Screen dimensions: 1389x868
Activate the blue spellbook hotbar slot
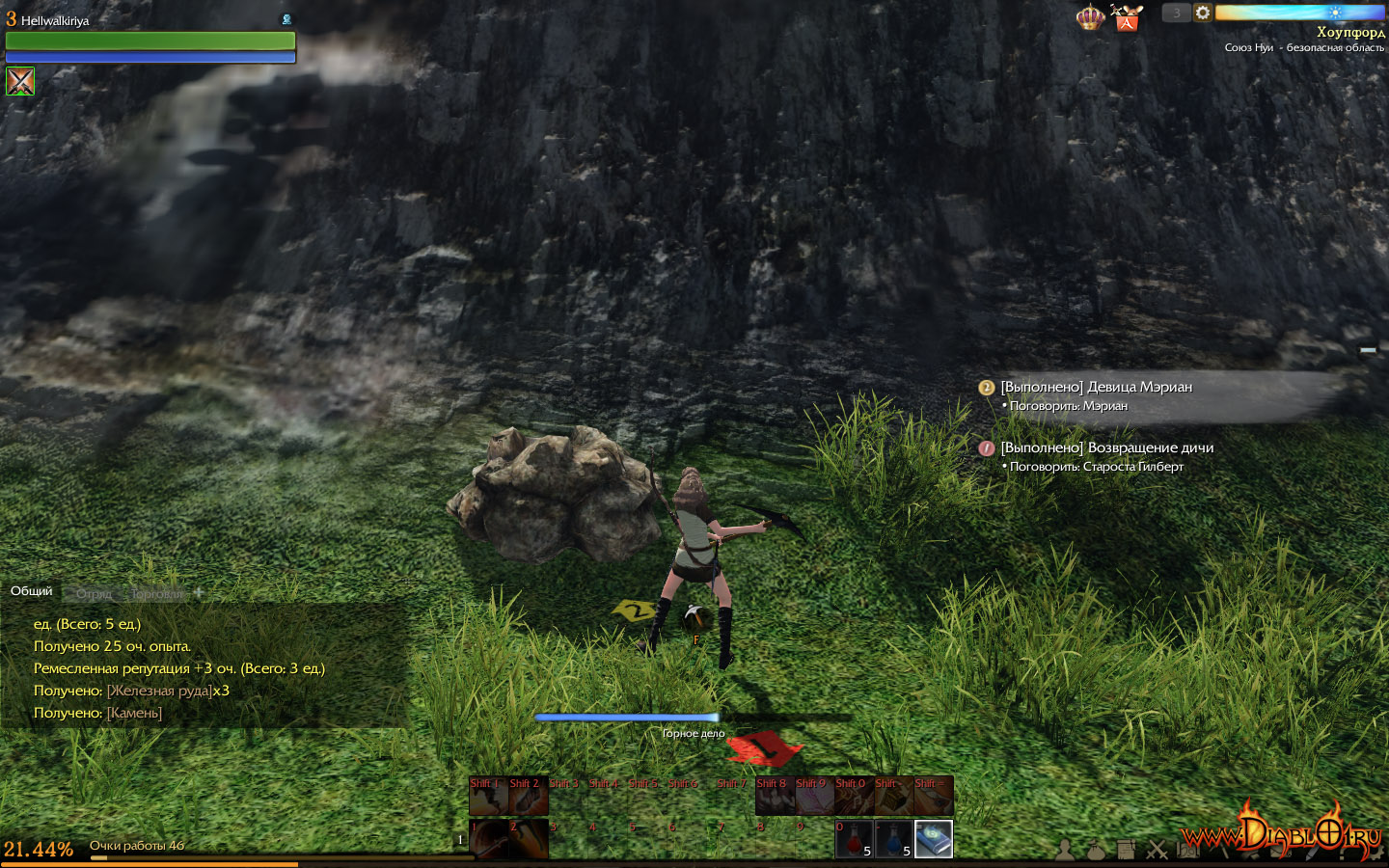pos(934,839)
